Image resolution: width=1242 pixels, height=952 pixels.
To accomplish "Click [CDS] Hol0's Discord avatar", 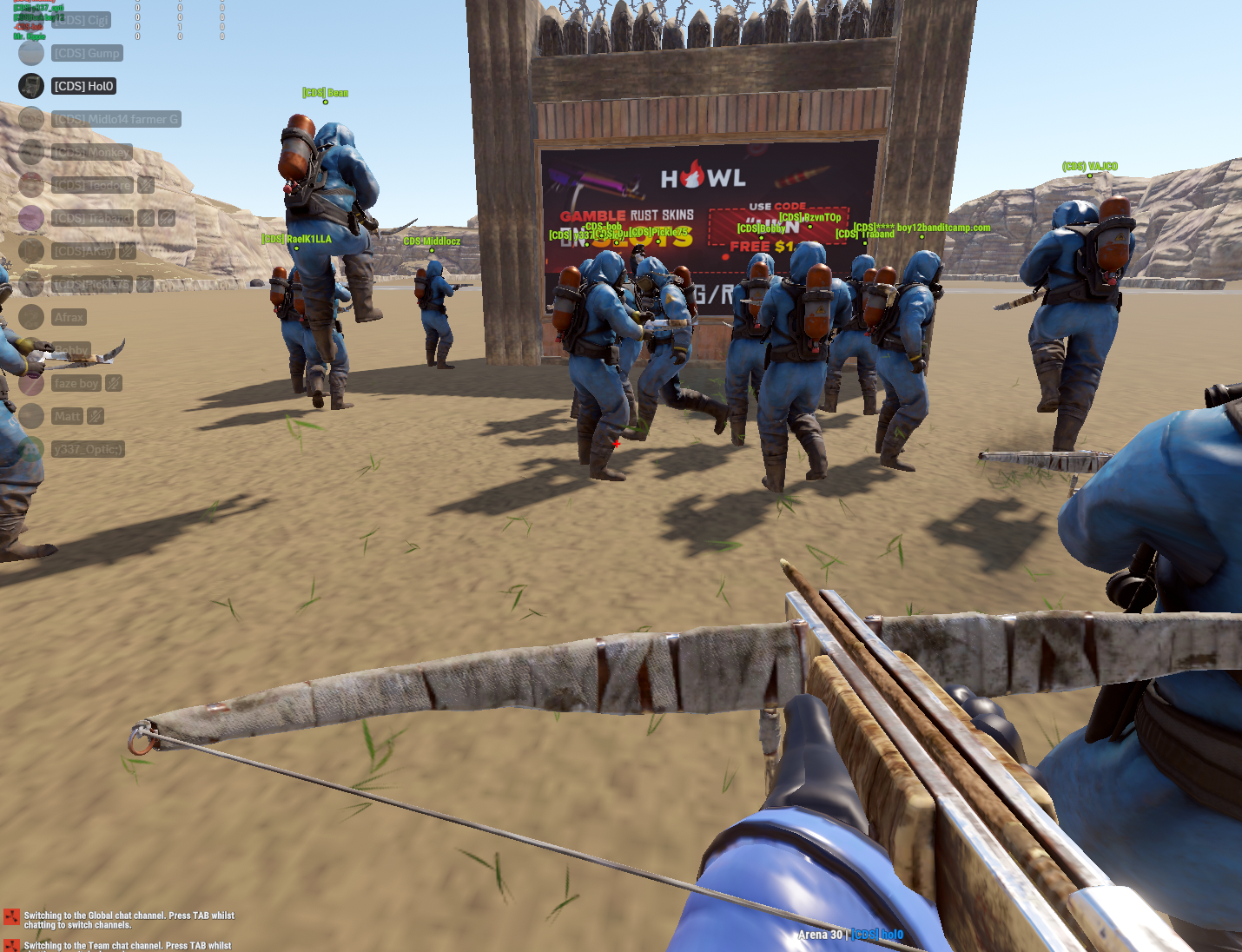I will 31,86.
